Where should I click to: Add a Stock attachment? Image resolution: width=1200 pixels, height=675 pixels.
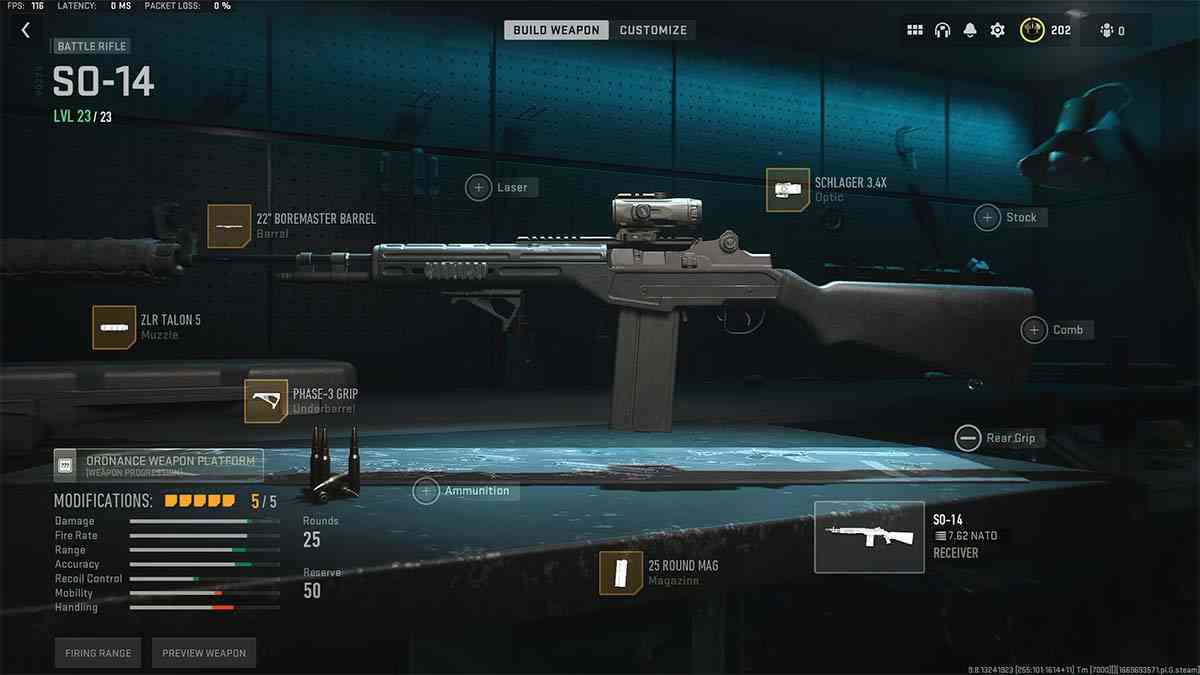coord(988,217)
